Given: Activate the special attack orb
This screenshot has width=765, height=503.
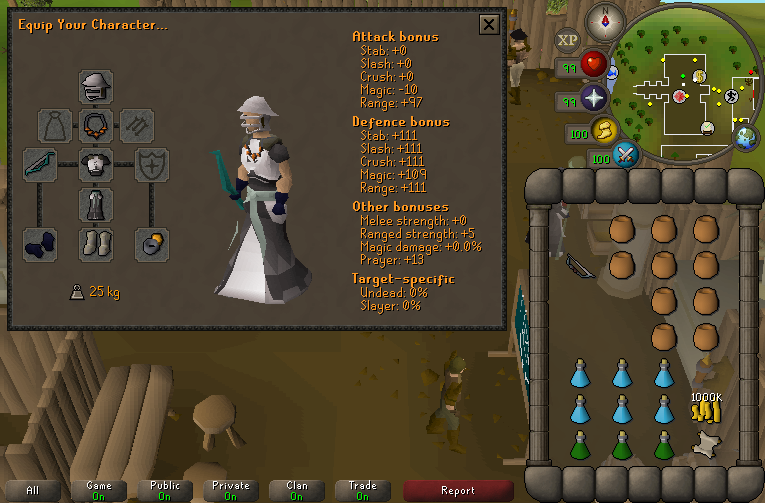Looking at the screenshot, I should [626, 155].
